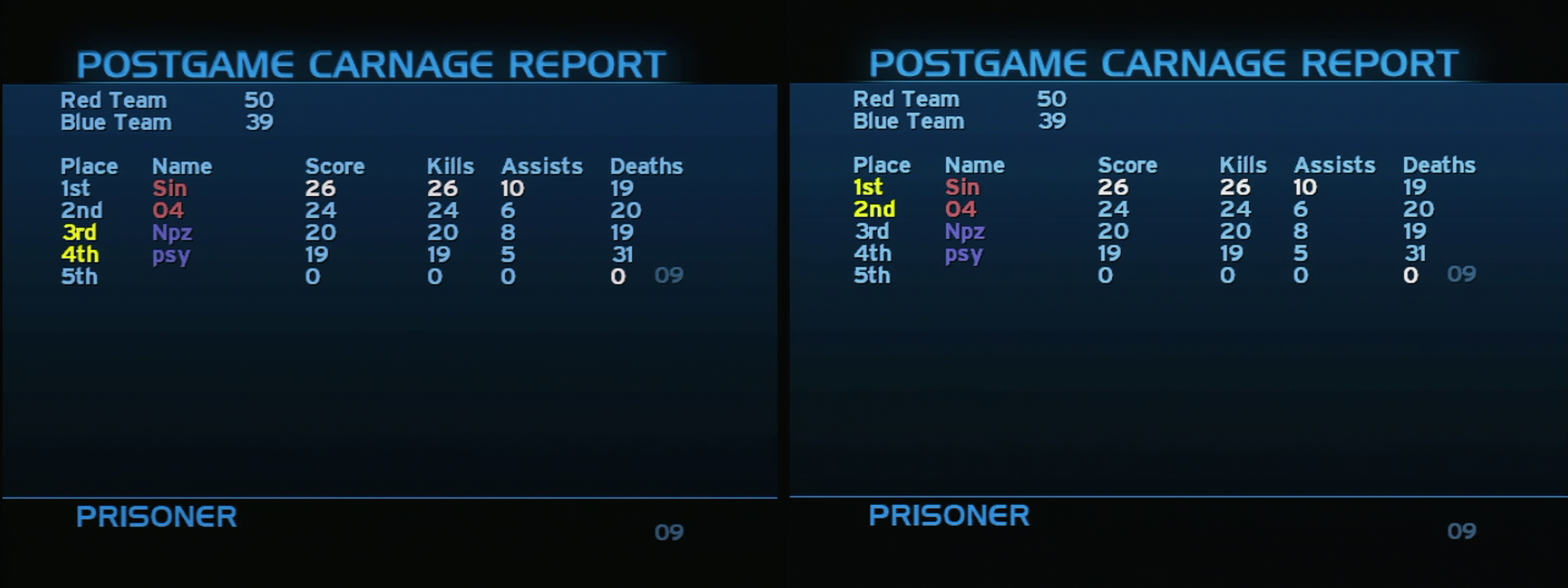Click the 09 timer in bottom corner
The image size is (1568, 588).
(670, 532)
